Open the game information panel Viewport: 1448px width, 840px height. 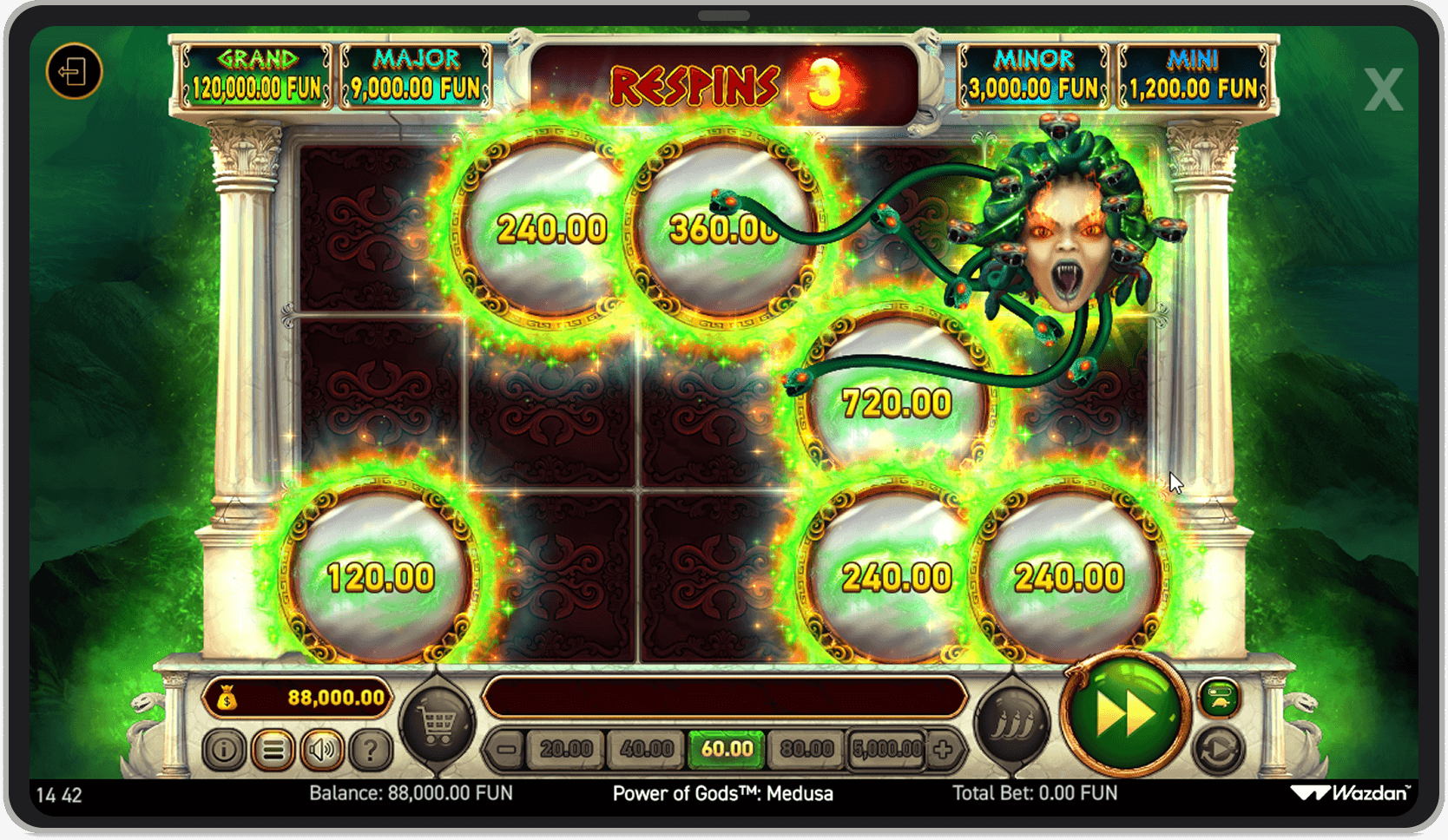227,750
